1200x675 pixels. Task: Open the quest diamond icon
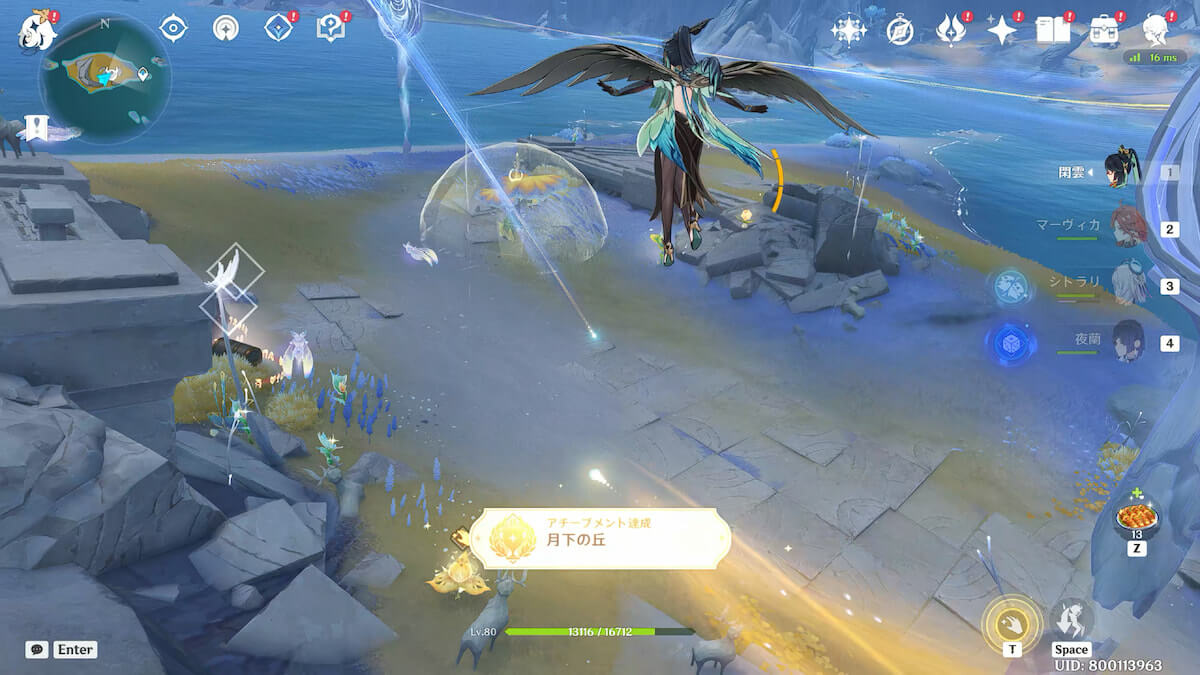[x=278, y=29]
